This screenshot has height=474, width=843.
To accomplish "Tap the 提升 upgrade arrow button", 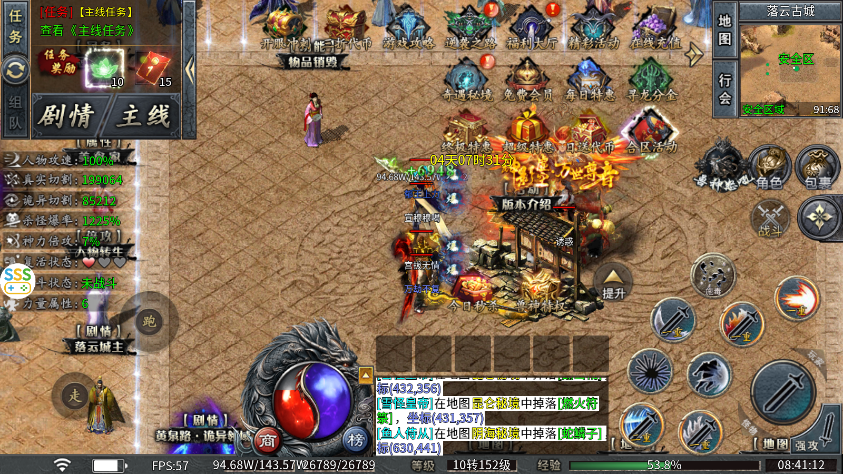I will pyautogui.click(x=613, y=282).
